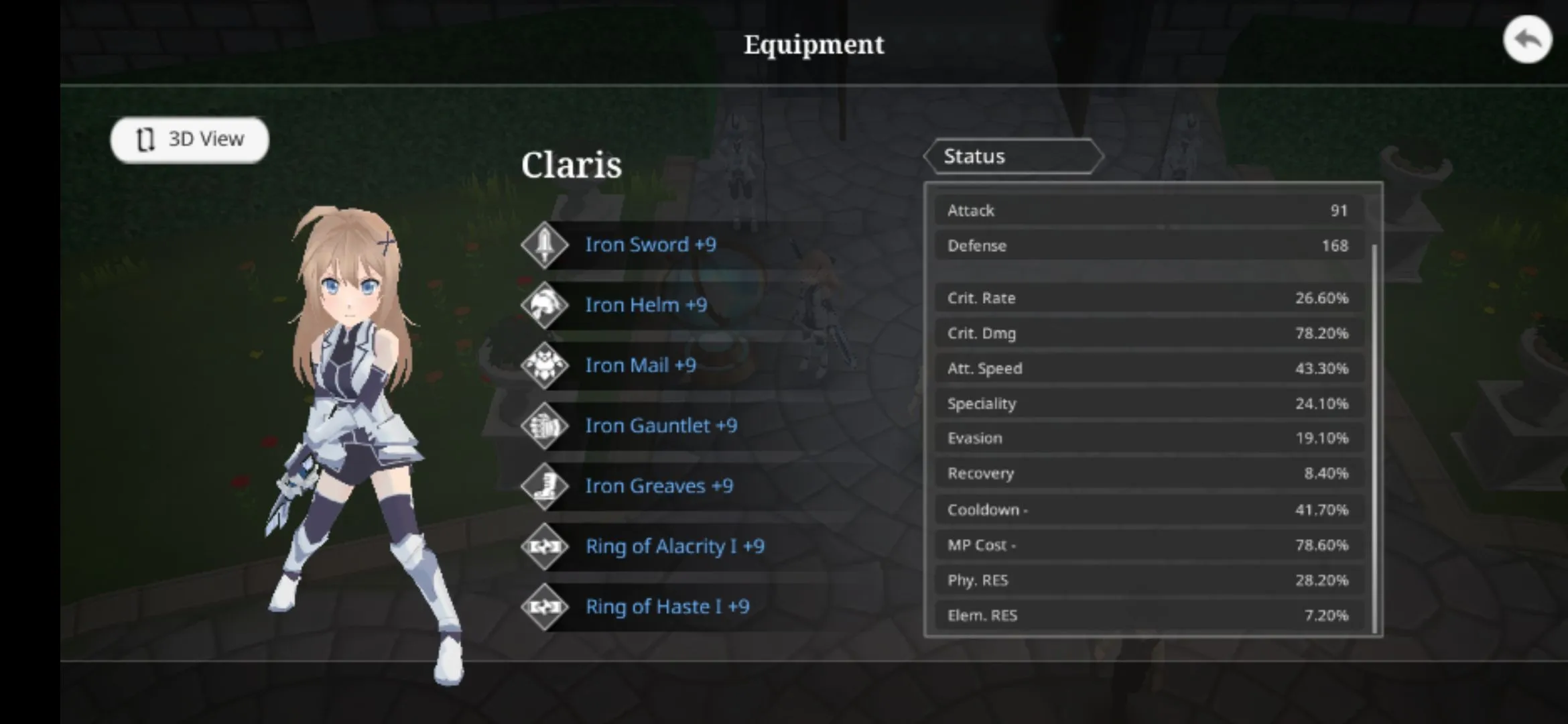Choose the Iron Helm +9 slot
1568x724 pixels.
(645, 305)
